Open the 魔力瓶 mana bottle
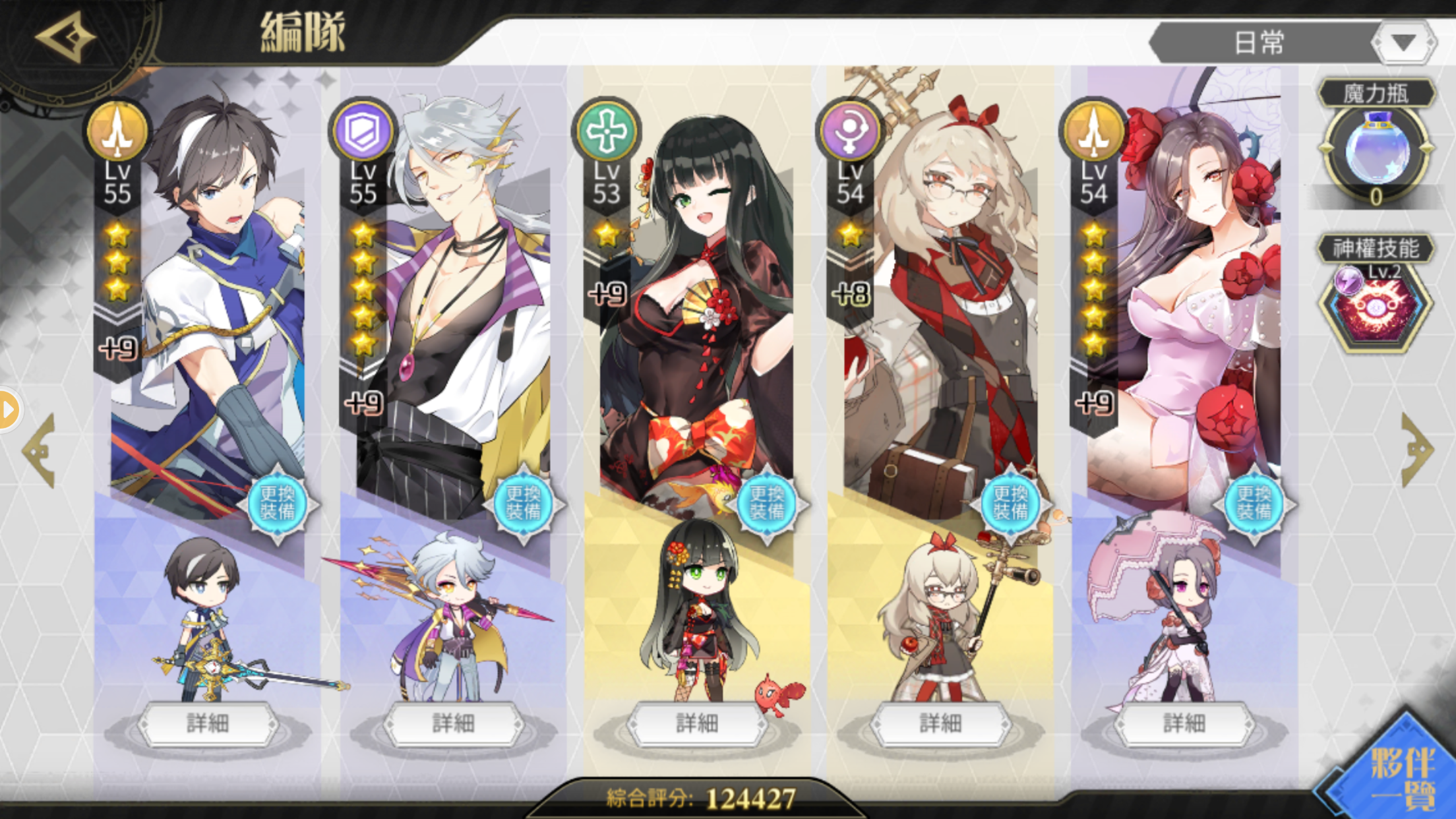Viewport: 1456px width, 819px height. tap(1376, 150)
